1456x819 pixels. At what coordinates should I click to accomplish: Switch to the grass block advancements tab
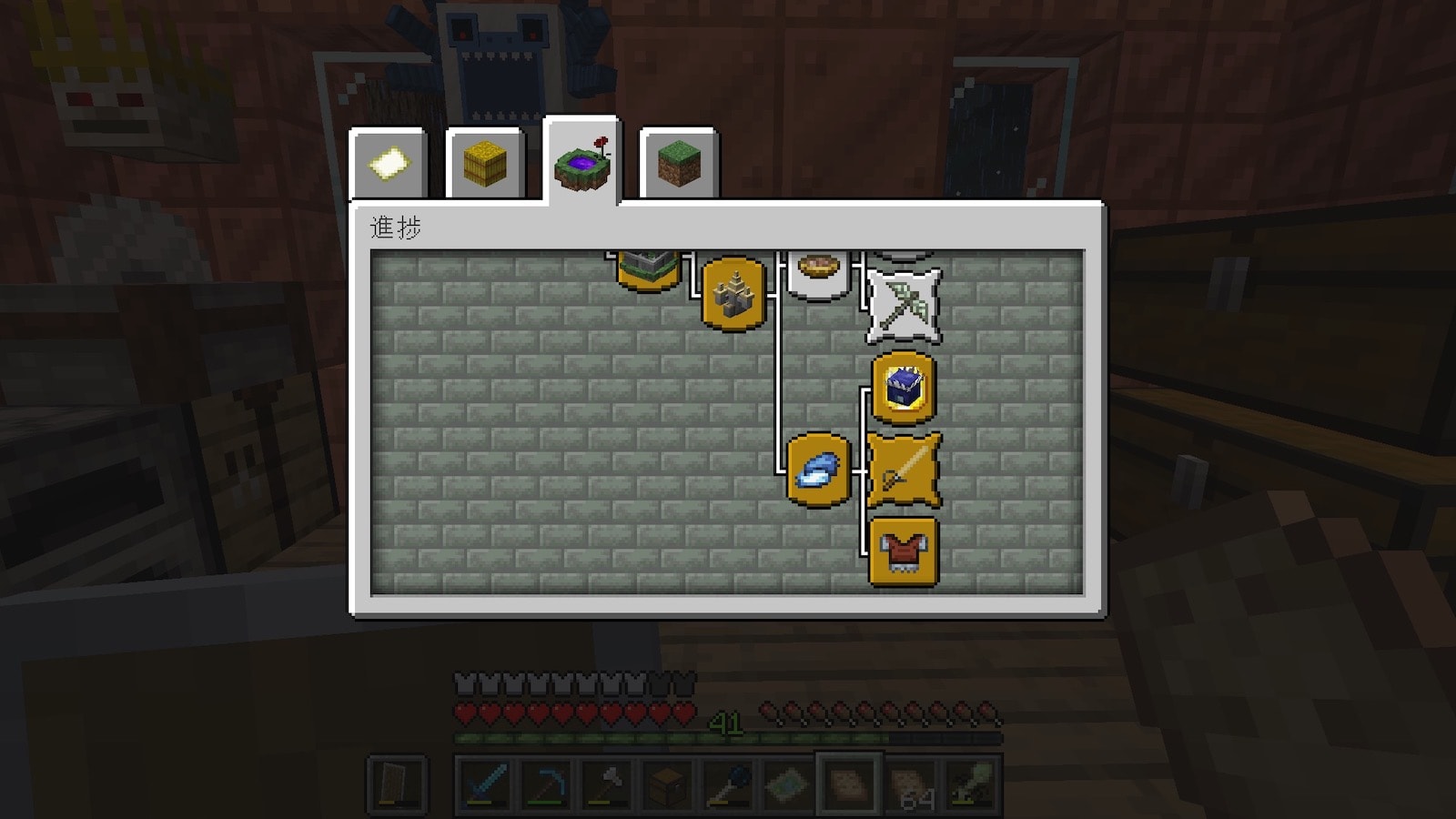(x=679, y=165)
